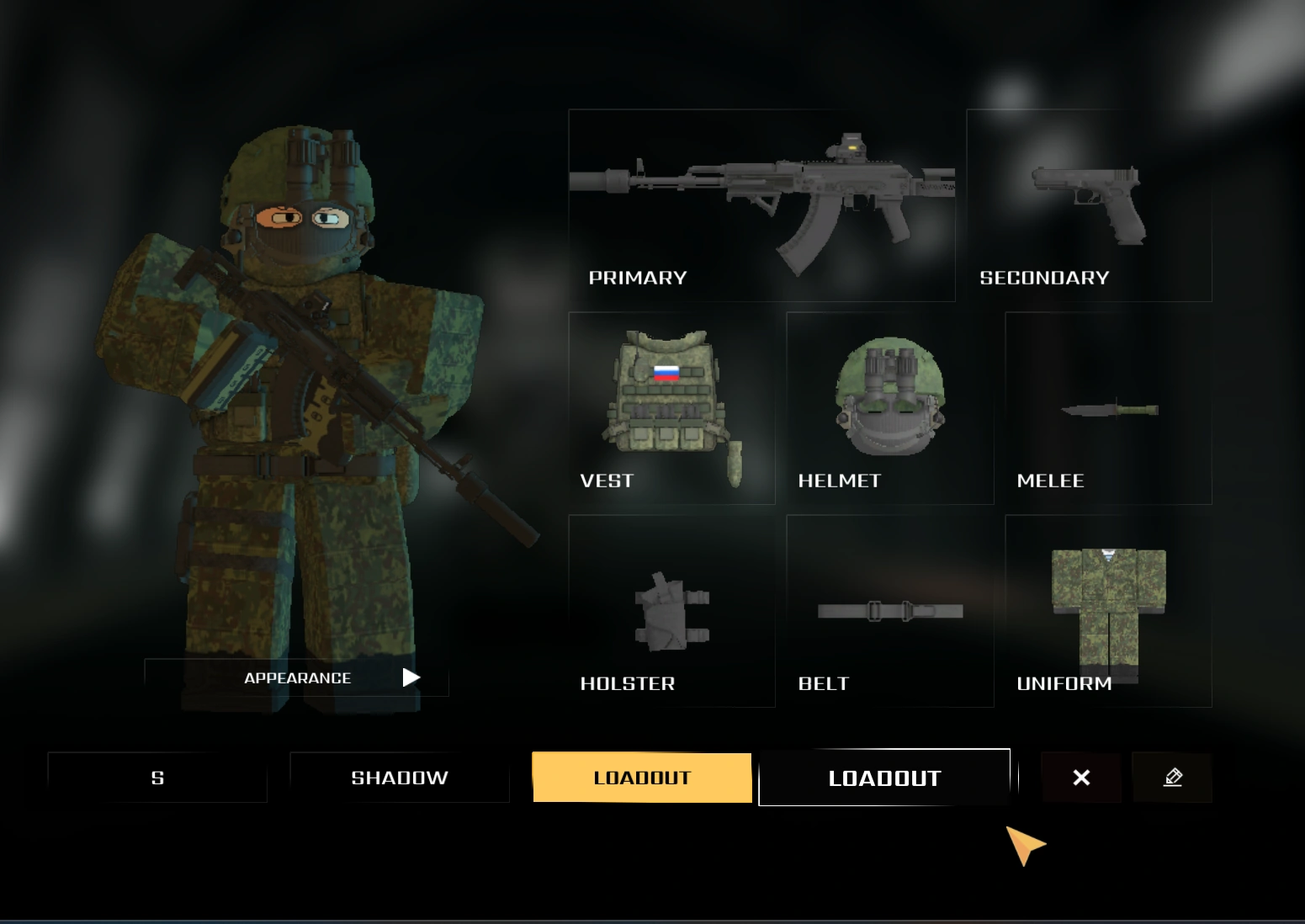This screenshot has height=924, width=1305.
Task: Click the Appearance arrow toggle
Action: click(x=411, y=677)
